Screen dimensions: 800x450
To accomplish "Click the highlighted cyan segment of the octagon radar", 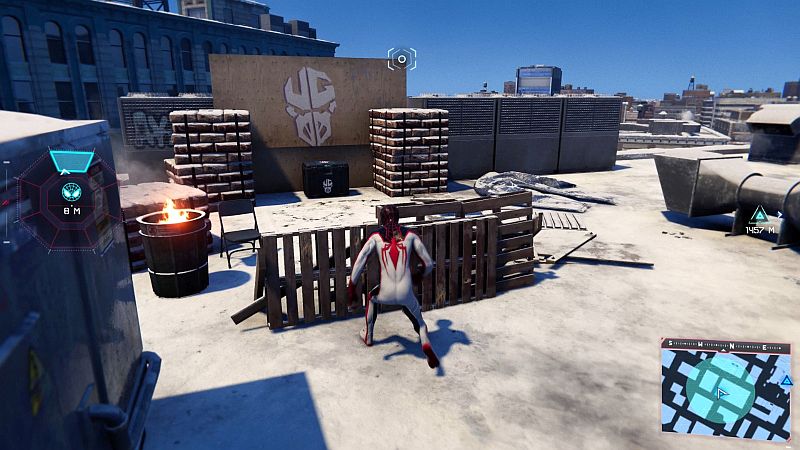I will point(71,161).
